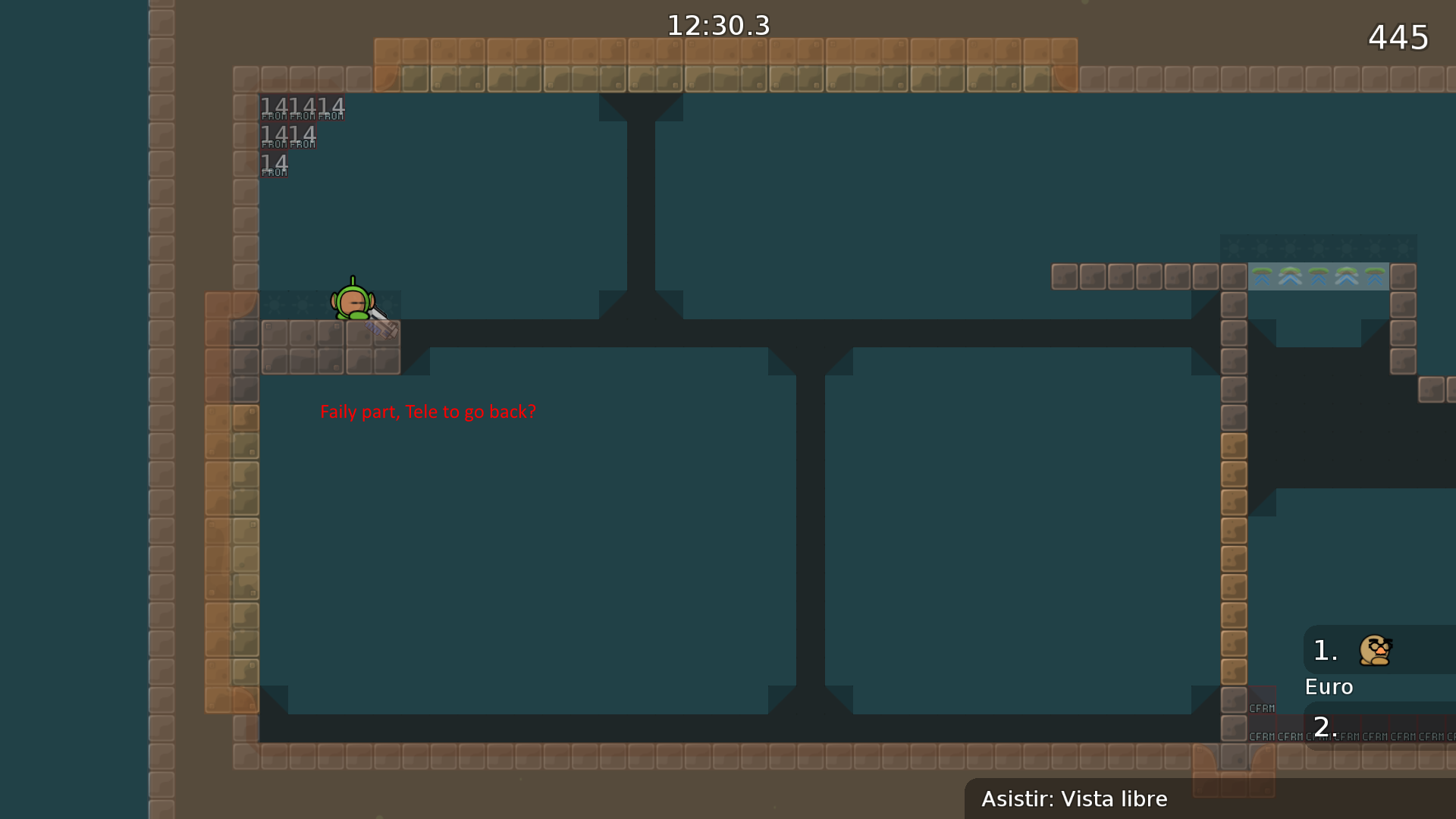The width and height of the screenshot is (1456, 819).
Task: Click the 'Asistir: Vista libre' spectator bar
Action: point(1074,799)
